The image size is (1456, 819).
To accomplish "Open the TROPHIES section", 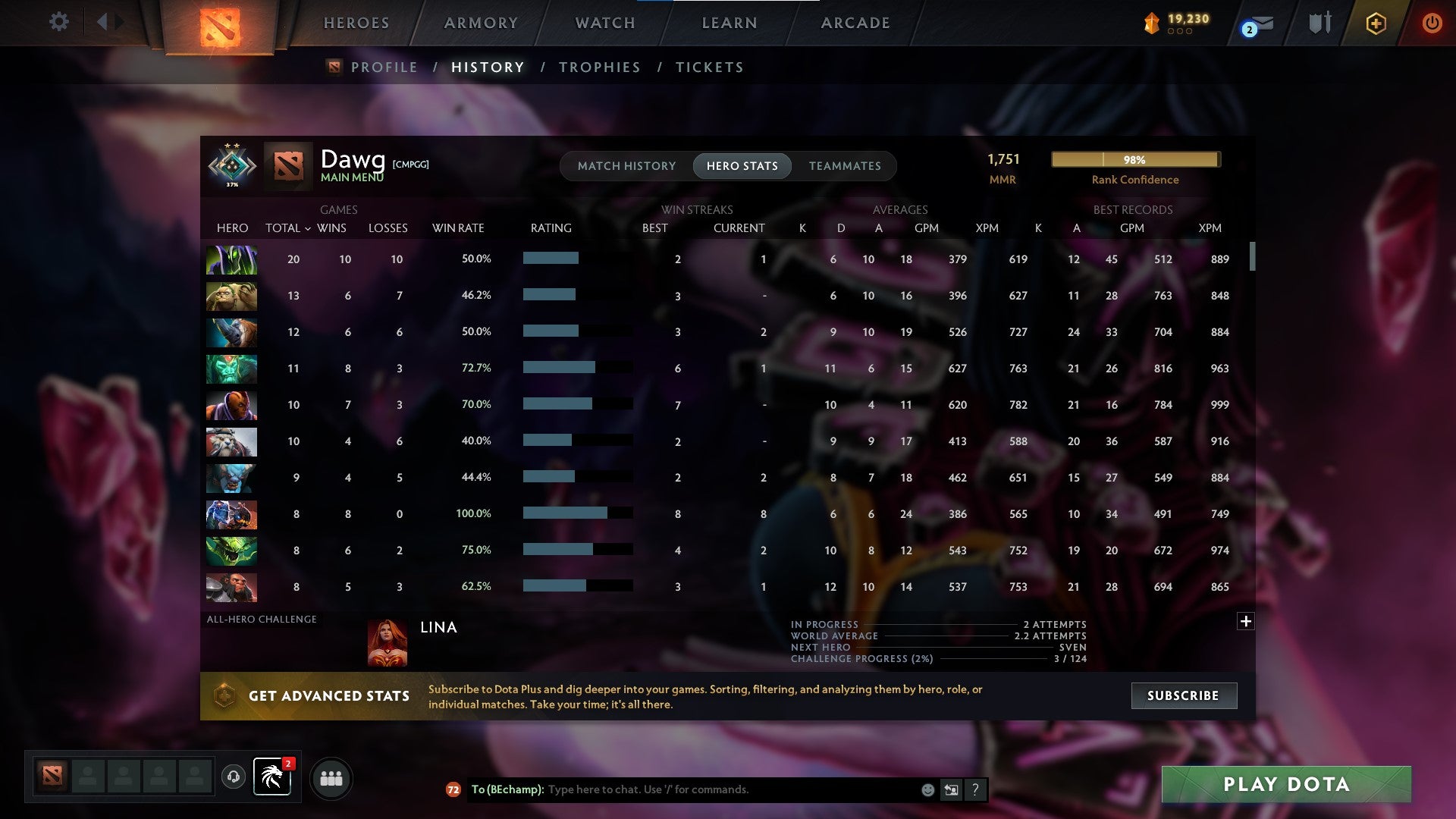I will point(599,67).
